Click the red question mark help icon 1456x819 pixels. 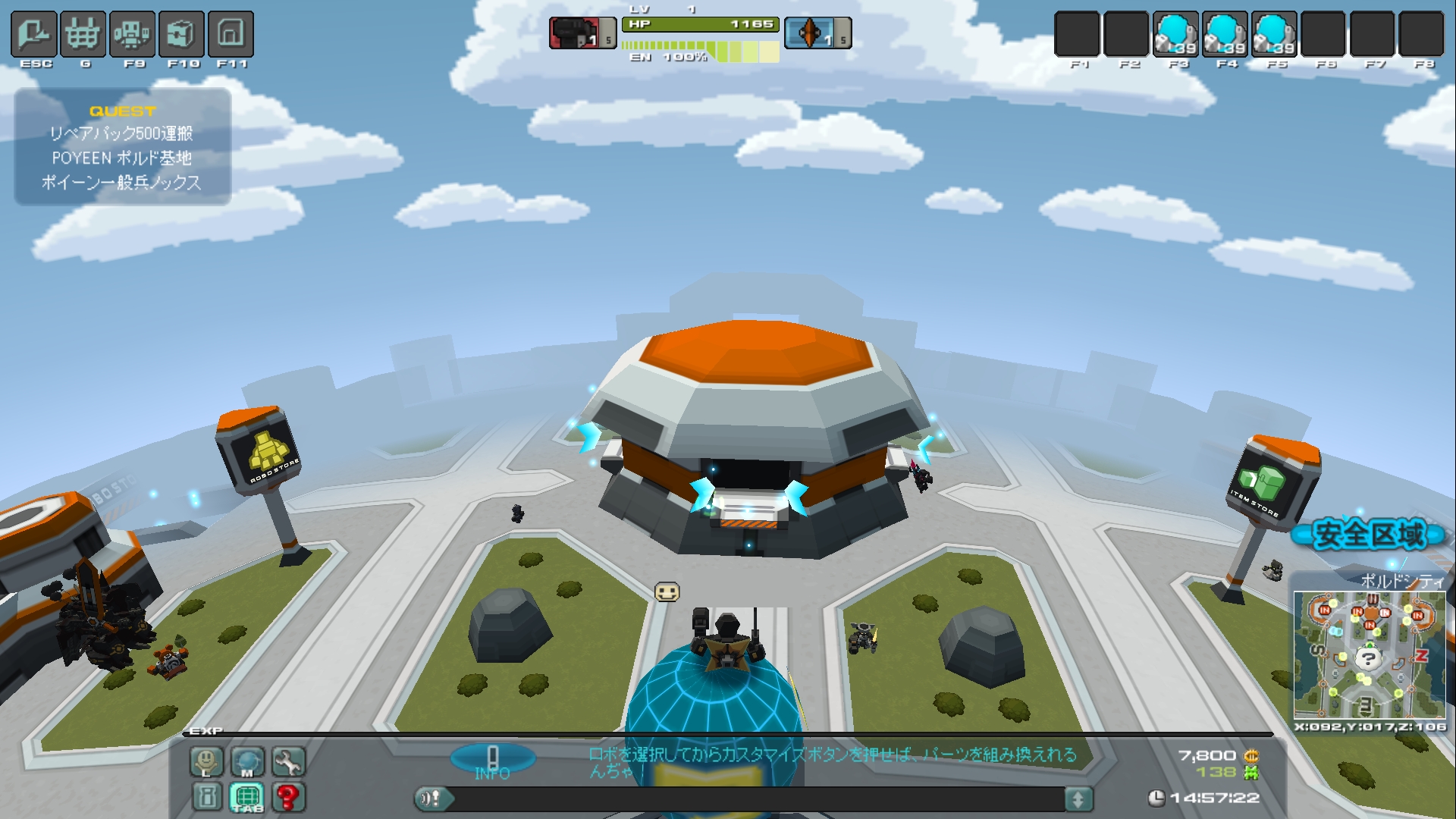coord(288,797)
